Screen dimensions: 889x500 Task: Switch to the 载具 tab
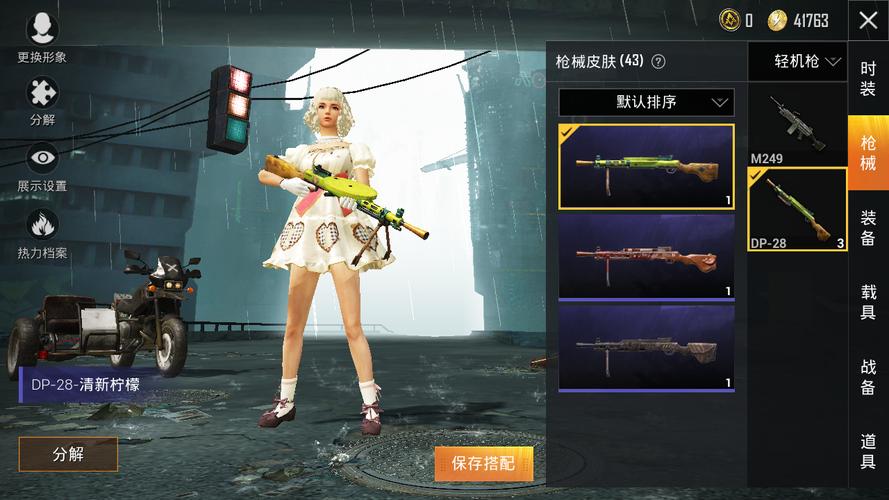tap(868, 301)
